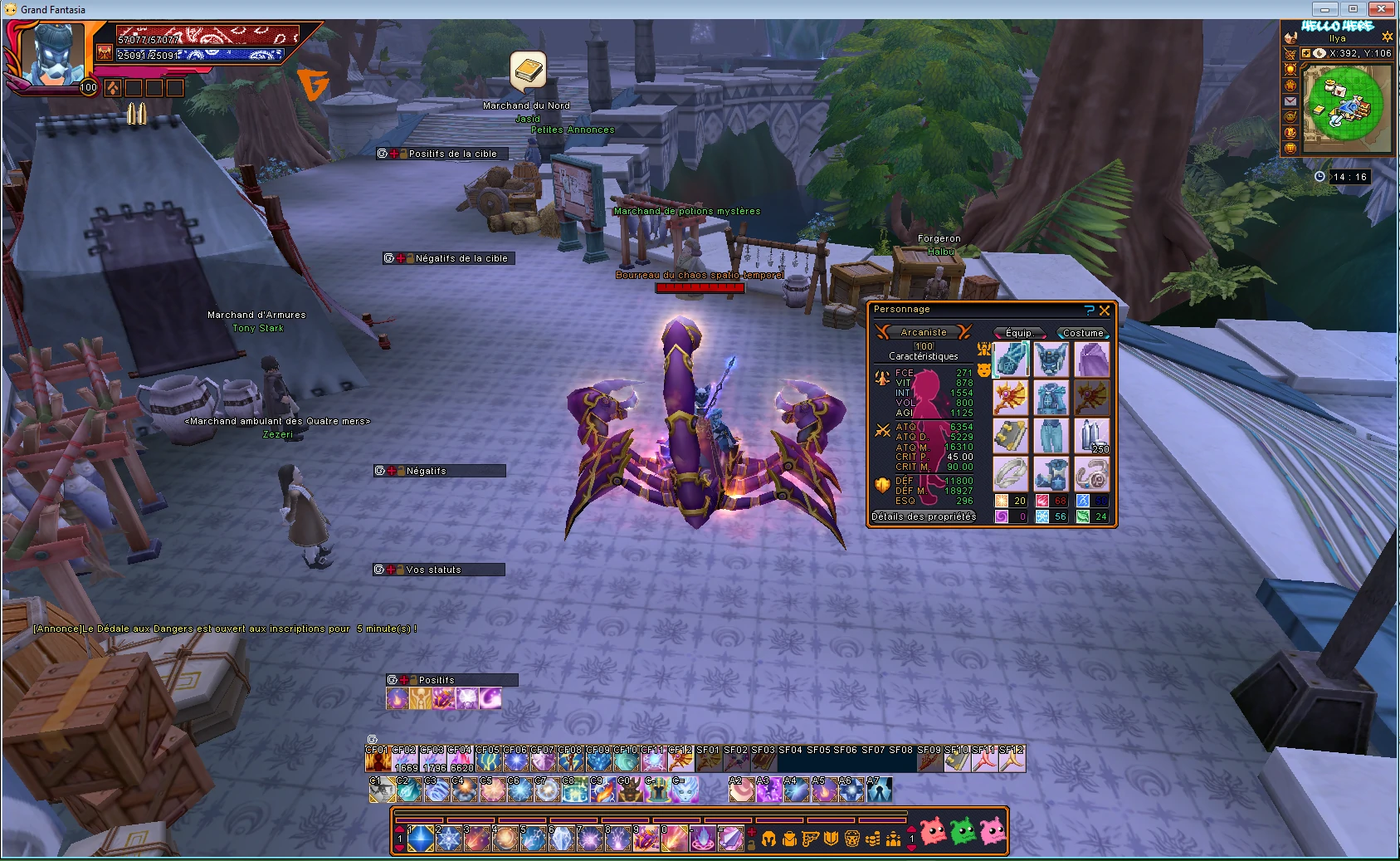Open the mail icon on the minimap panel
The width and height of the screenshot is (1400, 861).
pyautogui.click(x=1290, y=101)
